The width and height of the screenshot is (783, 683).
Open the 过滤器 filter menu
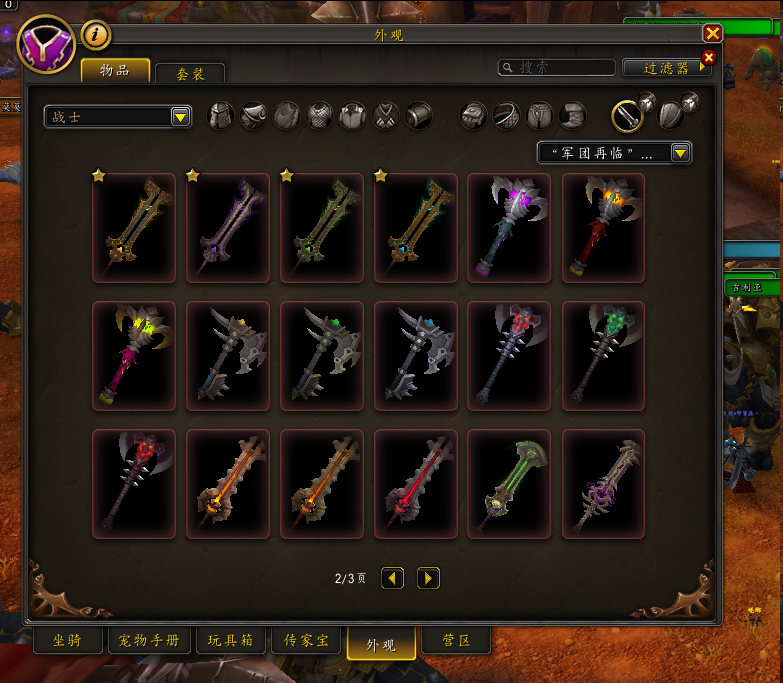click(667, 68)
